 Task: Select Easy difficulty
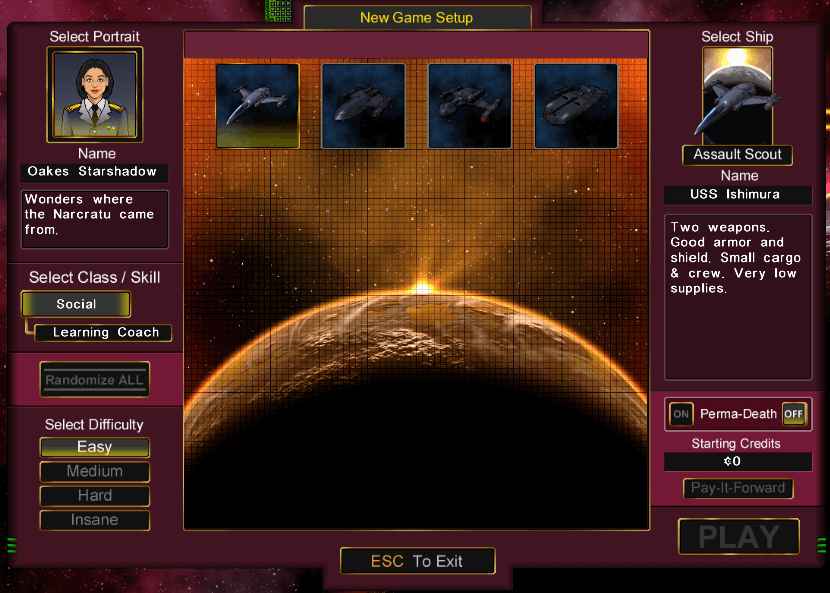(95, 447)
